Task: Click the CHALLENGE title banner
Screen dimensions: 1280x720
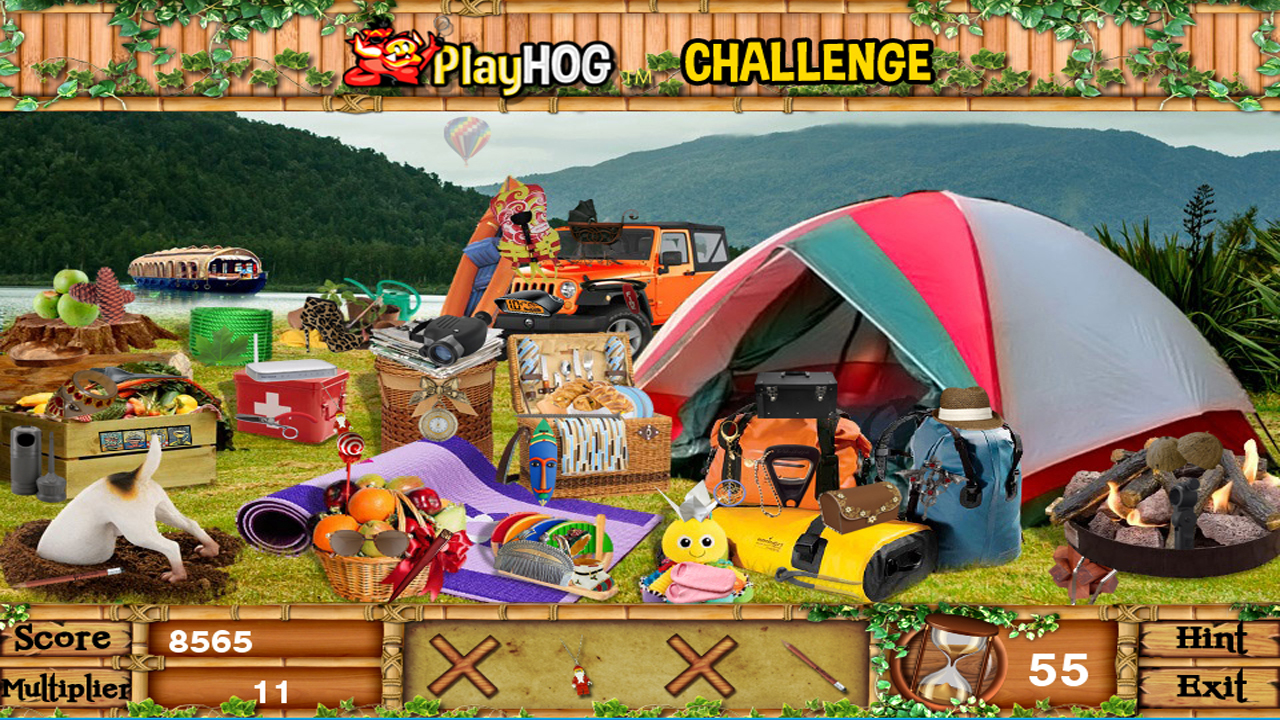Action: (x=805, y=60)
